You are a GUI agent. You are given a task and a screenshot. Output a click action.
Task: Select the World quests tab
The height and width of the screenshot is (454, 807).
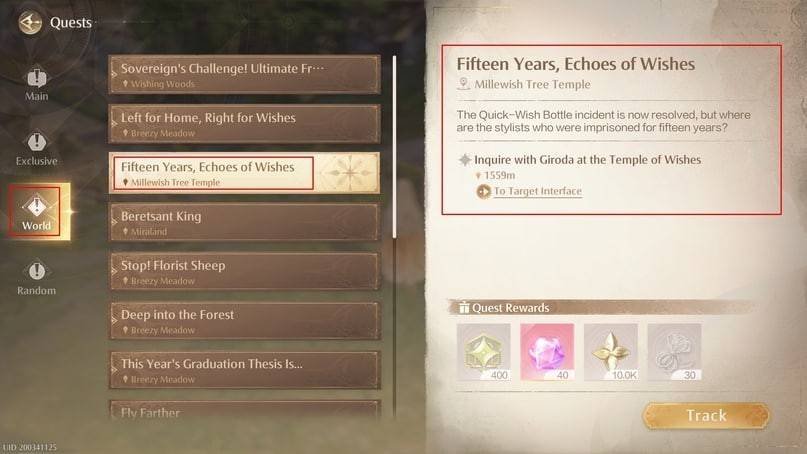[x=36, y=211]
